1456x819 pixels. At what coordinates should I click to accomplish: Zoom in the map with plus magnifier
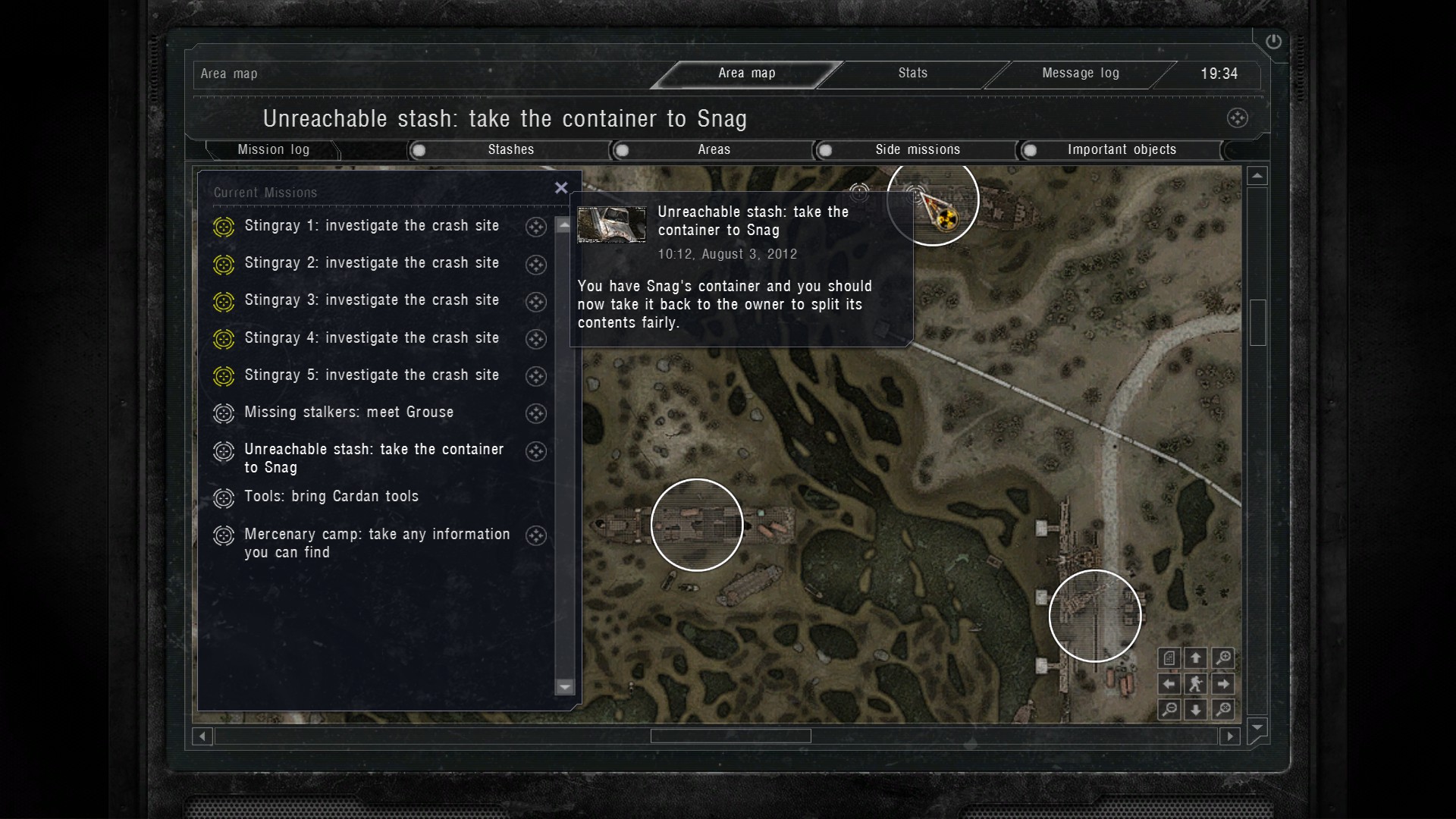[1222, 658]
